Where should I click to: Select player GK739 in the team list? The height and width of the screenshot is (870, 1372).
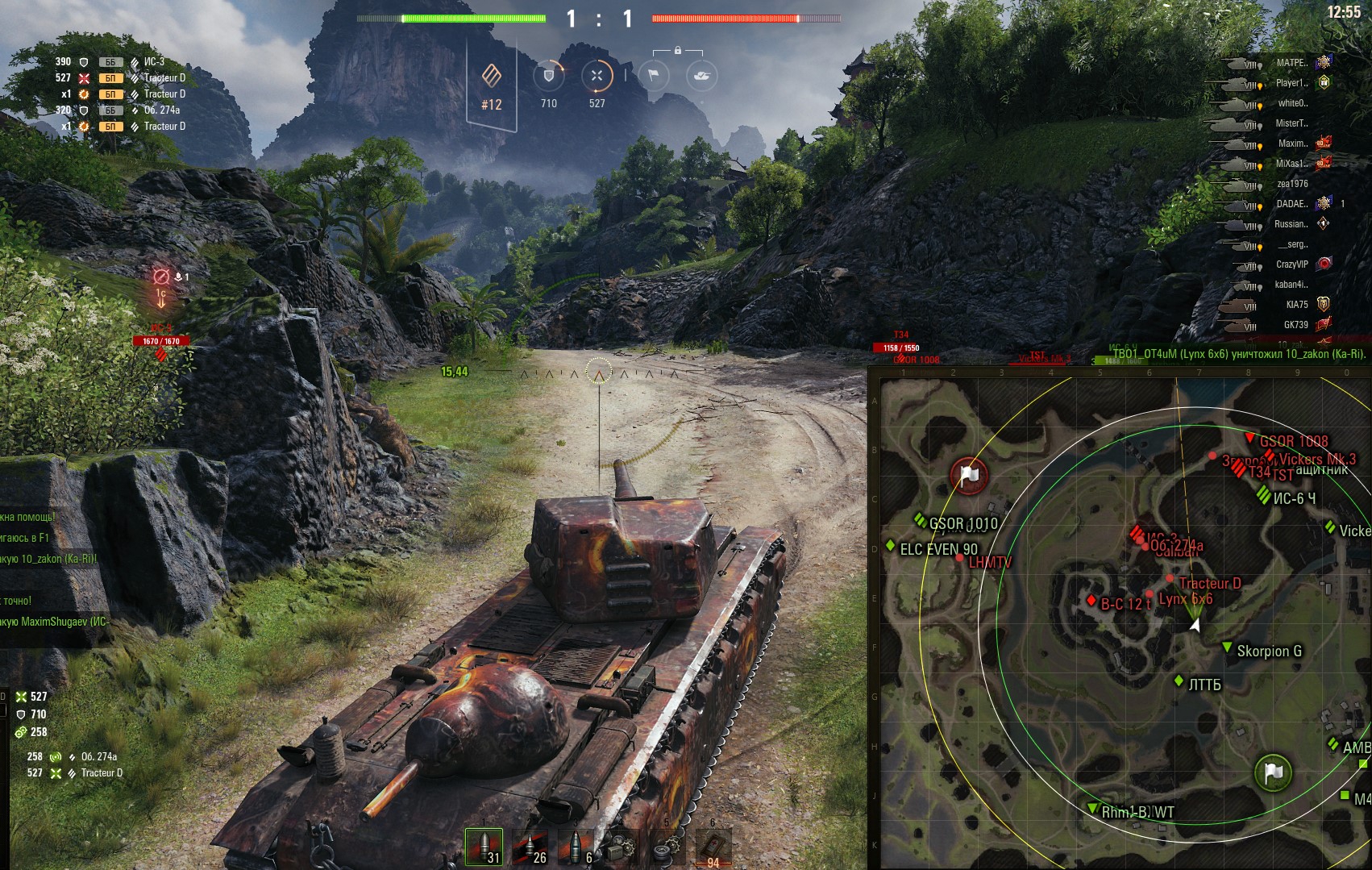(1295, 325)
